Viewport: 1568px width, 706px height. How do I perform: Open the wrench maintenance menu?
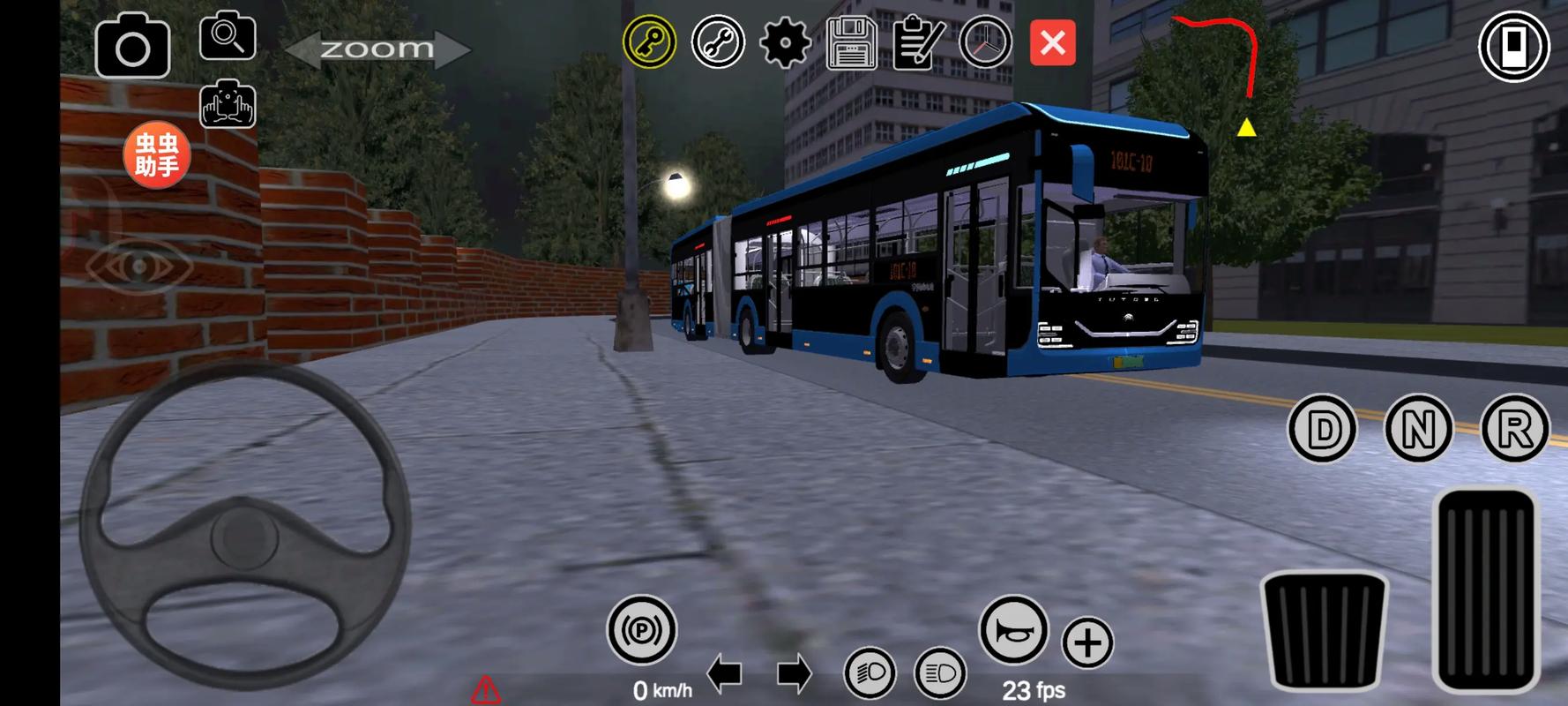[718, 41]
